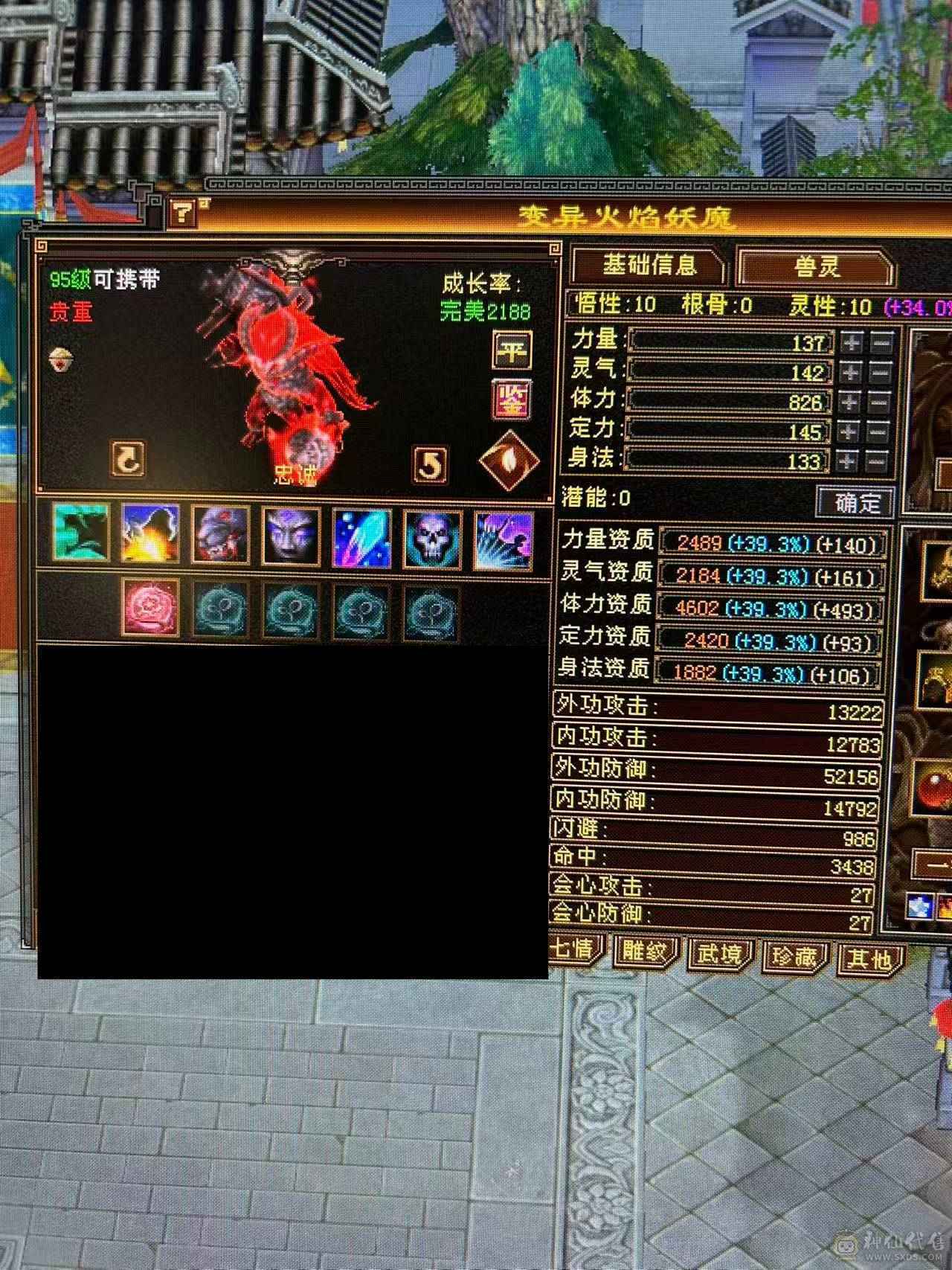Click the circular refresh arrow under the pet
Image resolution: width=952 pixels, height=1270 pixels.
click(126, 458)
